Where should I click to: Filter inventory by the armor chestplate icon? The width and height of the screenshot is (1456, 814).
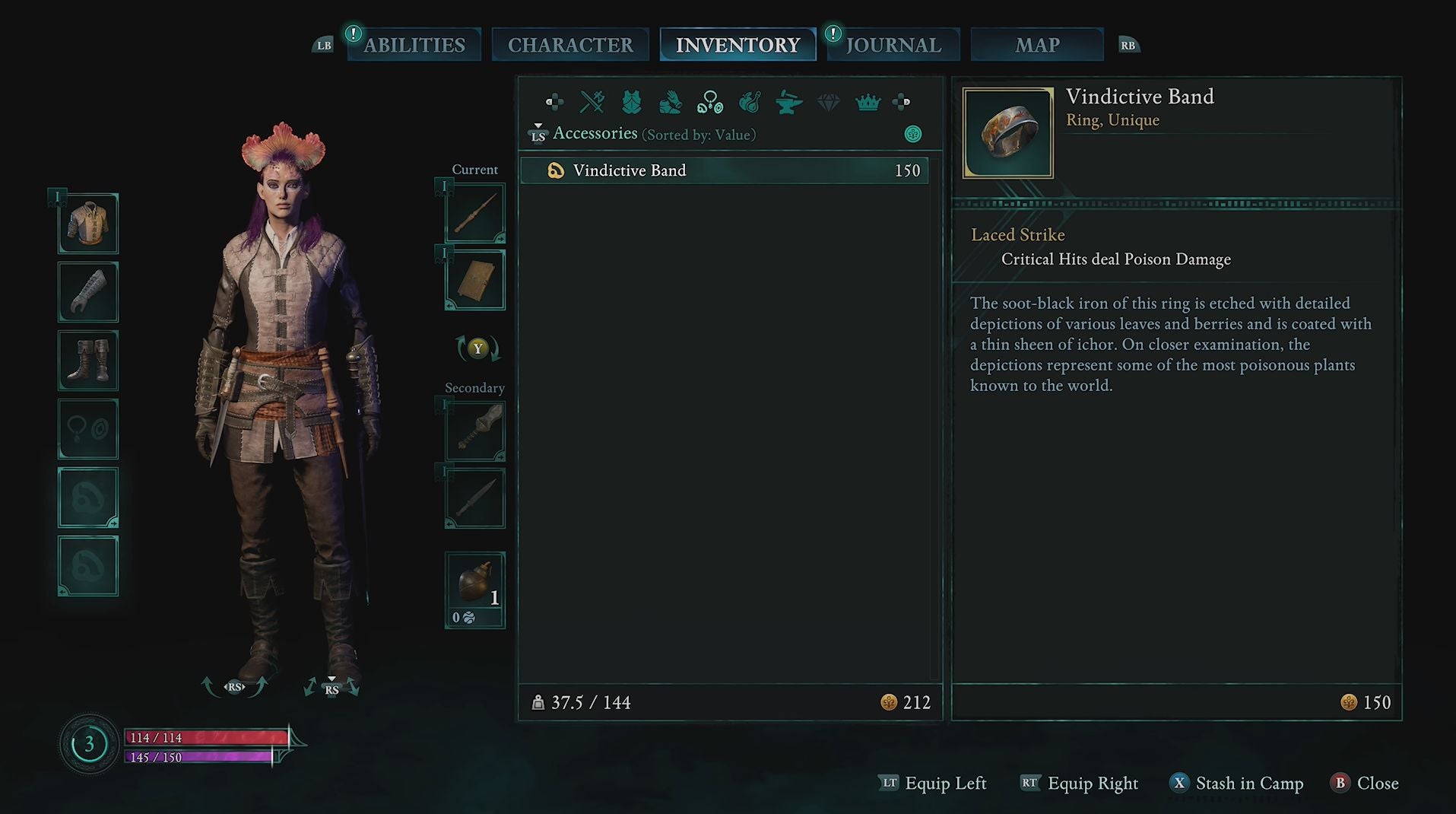(x=632, y=102)
